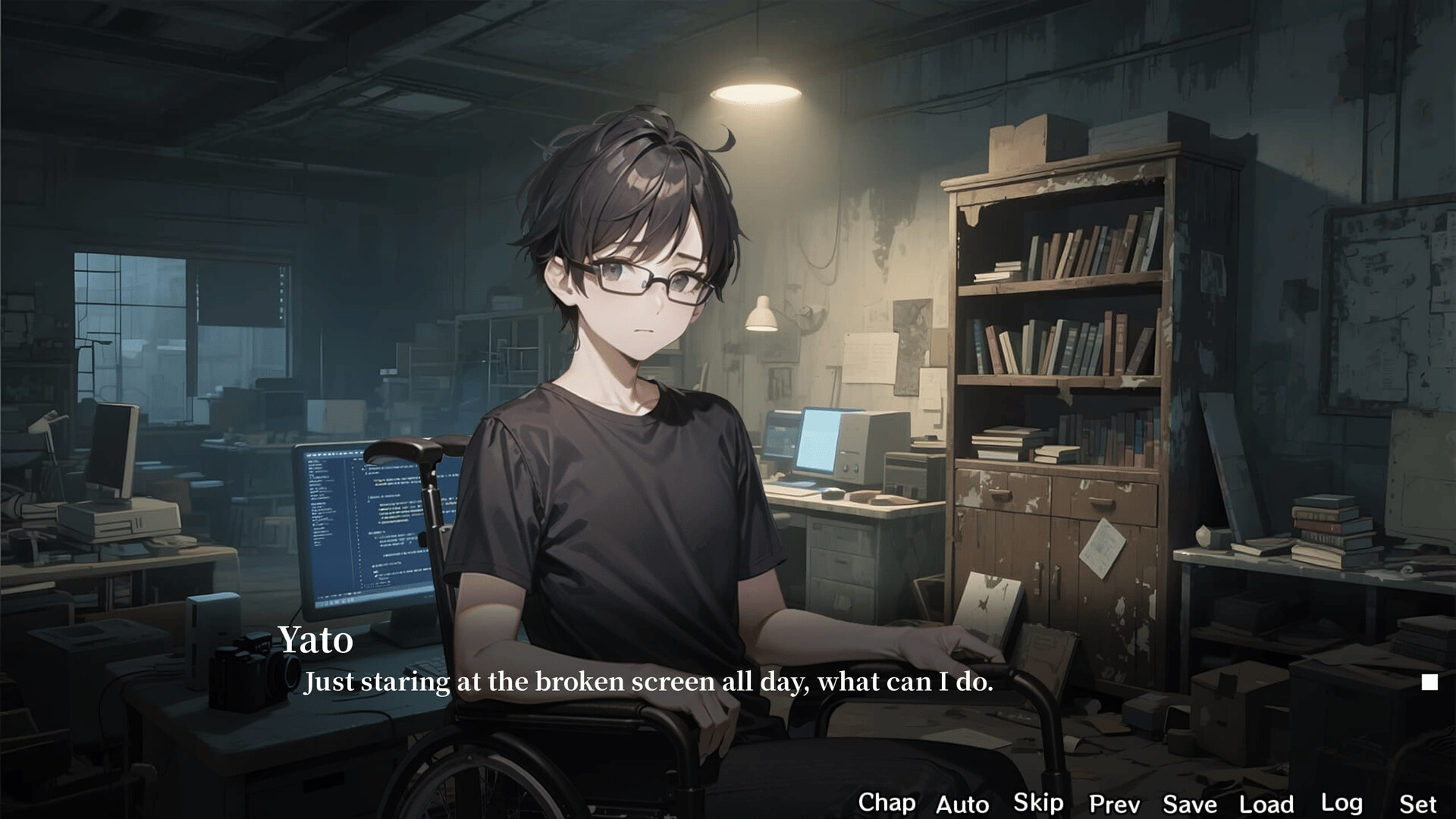Screen dimensions: 1456x819
Task: Open the Save game menu
Action: click(1190, 804)
